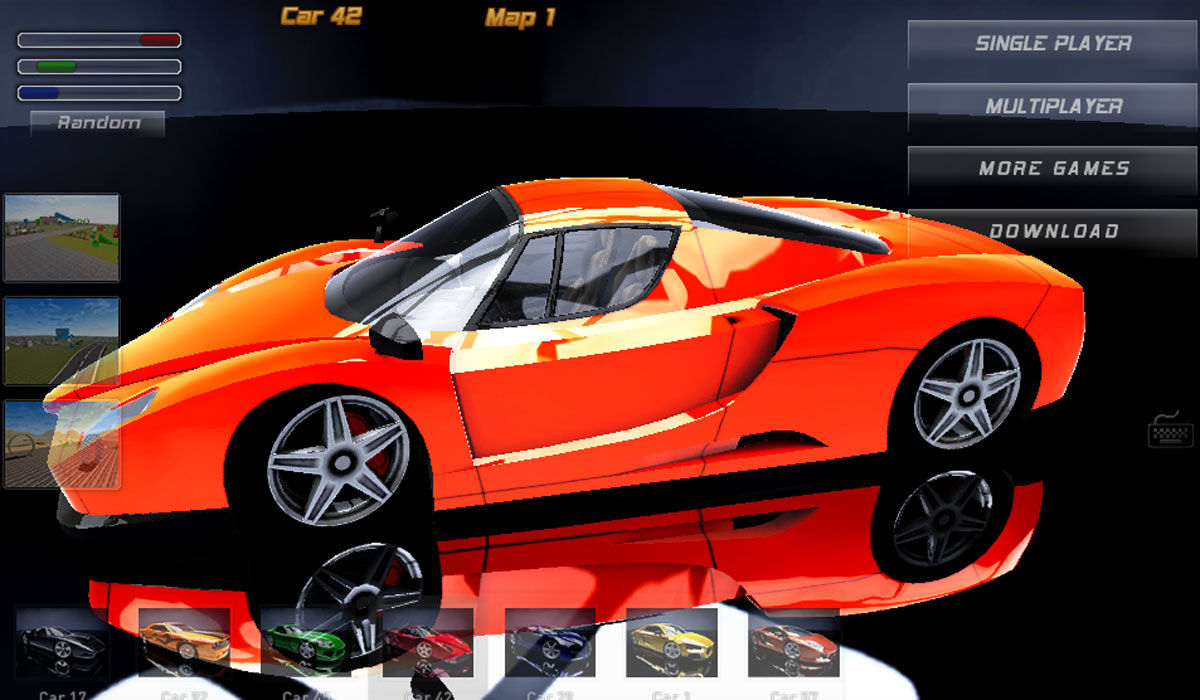Viewport: 1200px width, 700px height.
Task: Start a Single Player game
Action: 1052,44
